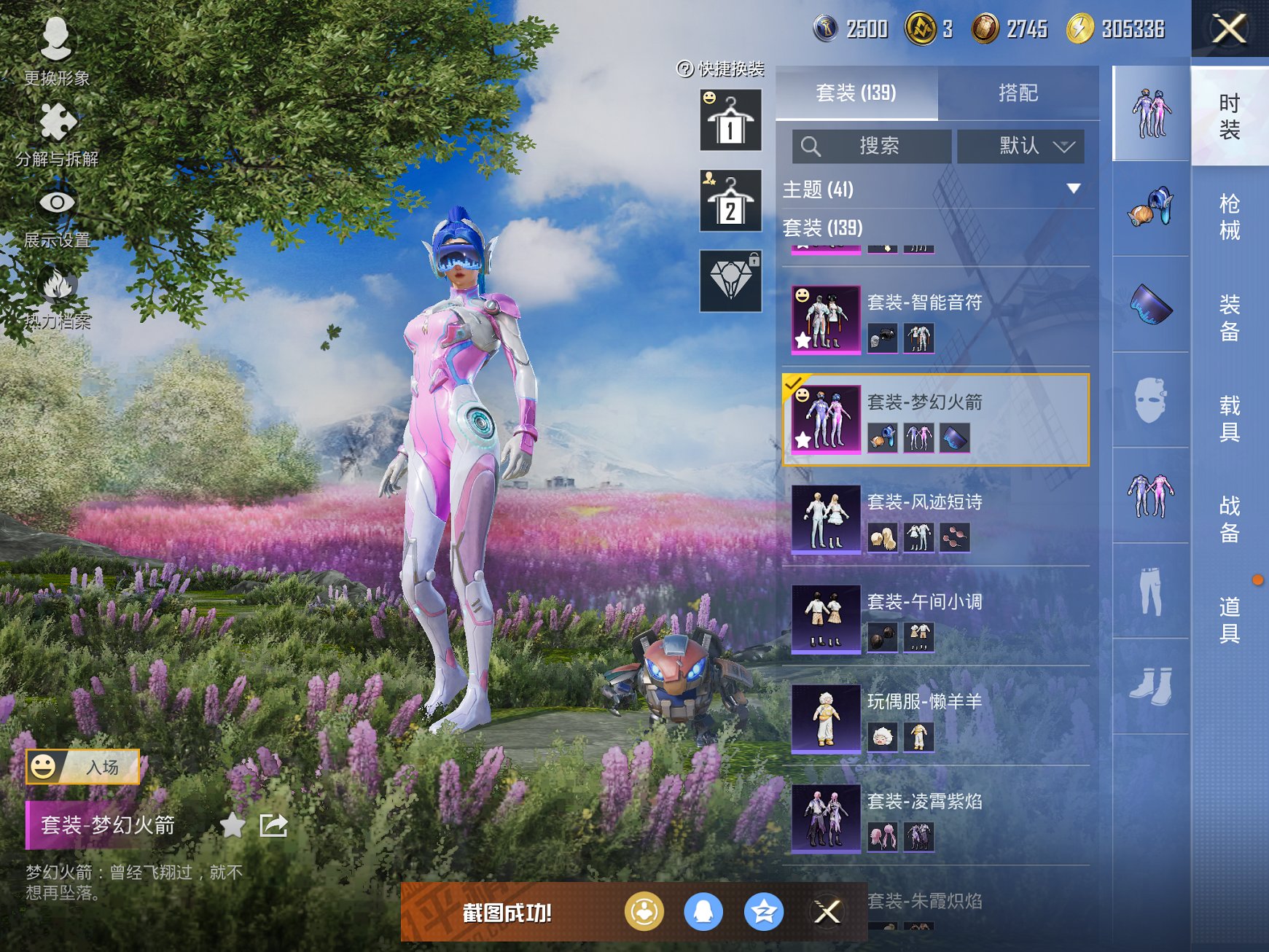1269x952 pixels.
Task: Close the wardrobe screen with top X
Action: [1229, 29]
